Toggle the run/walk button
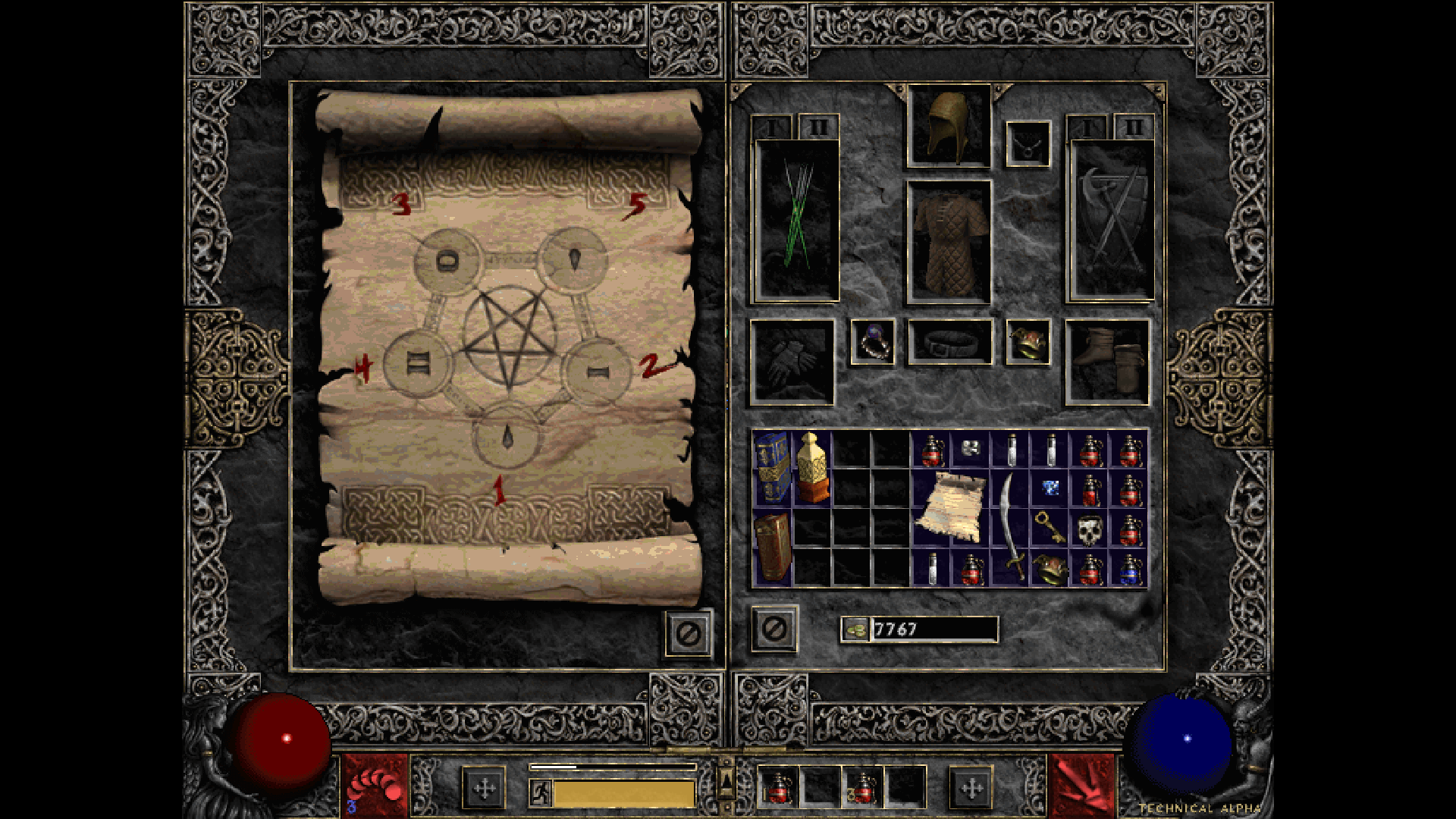This screenshot has height=819, width=1456. (x=541, y=792)
